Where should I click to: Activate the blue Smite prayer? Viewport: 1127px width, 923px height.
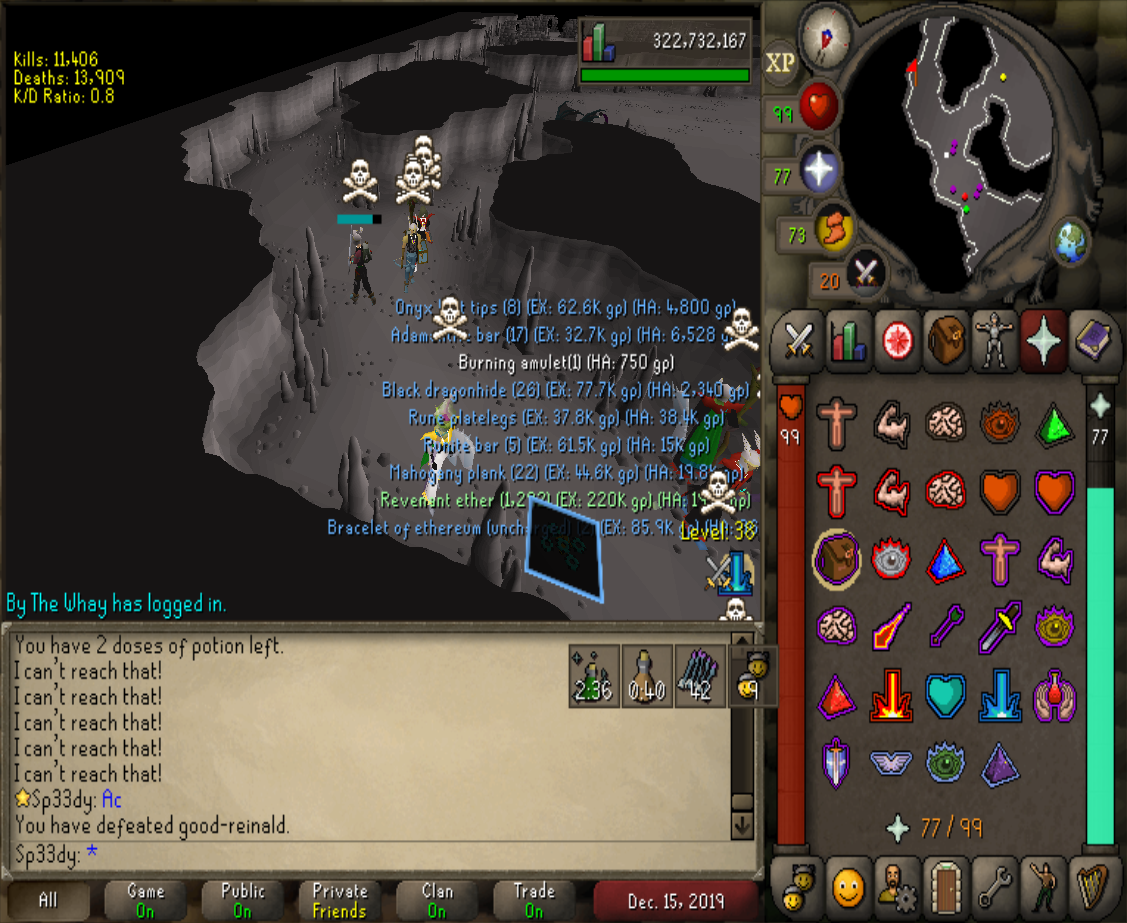point(1000,695)
